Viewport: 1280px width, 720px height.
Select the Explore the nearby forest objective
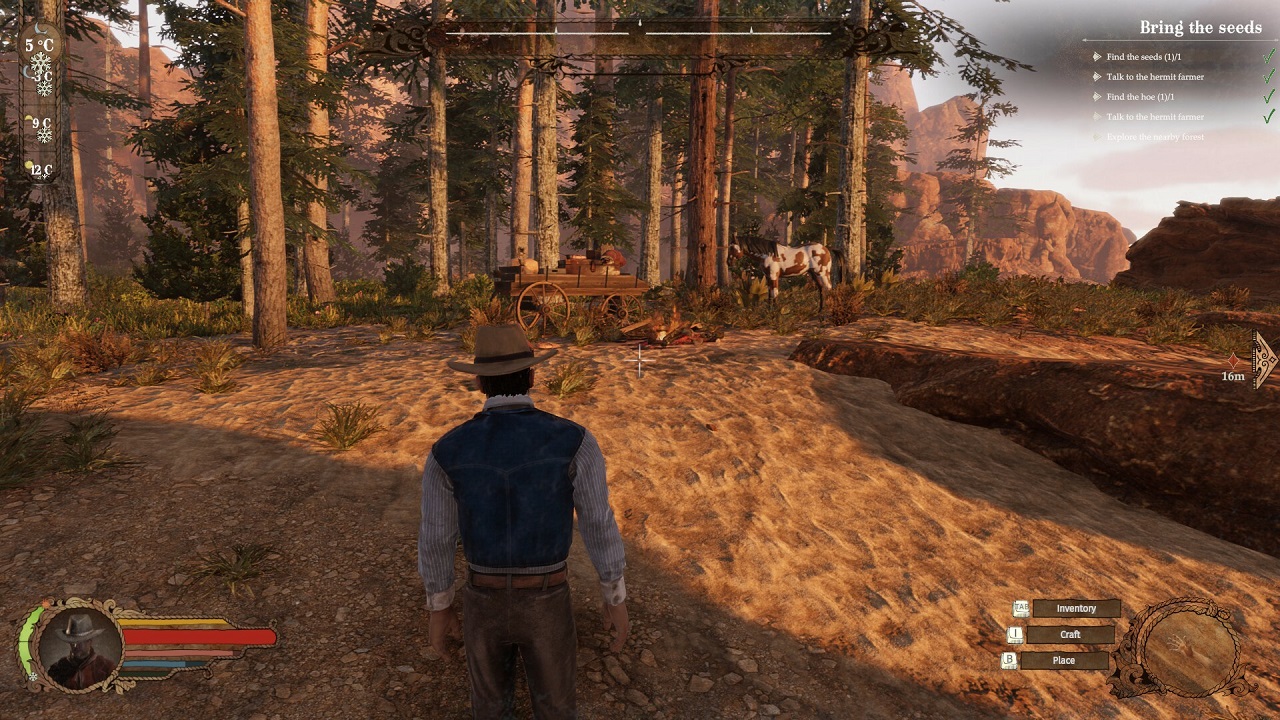tap(1155, 137)
